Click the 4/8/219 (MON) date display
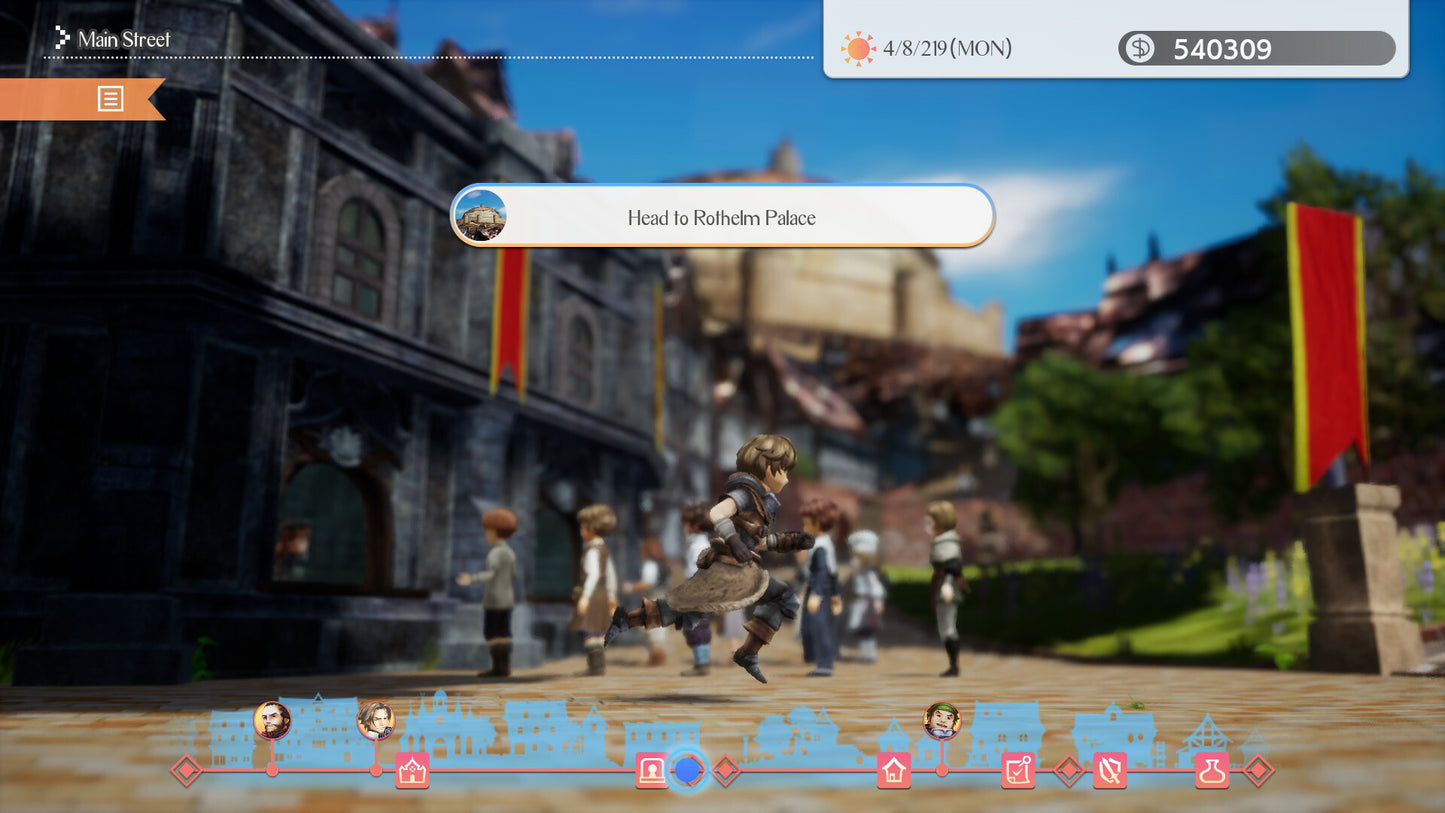Screen dimensions: 1445x813 click(945, 47)
